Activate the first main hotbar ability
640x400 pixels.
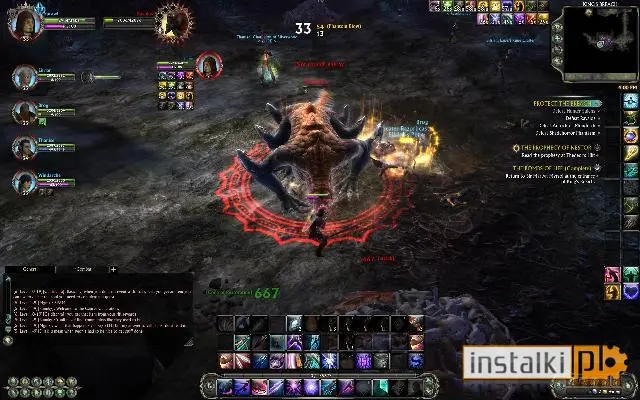(225, 386)
